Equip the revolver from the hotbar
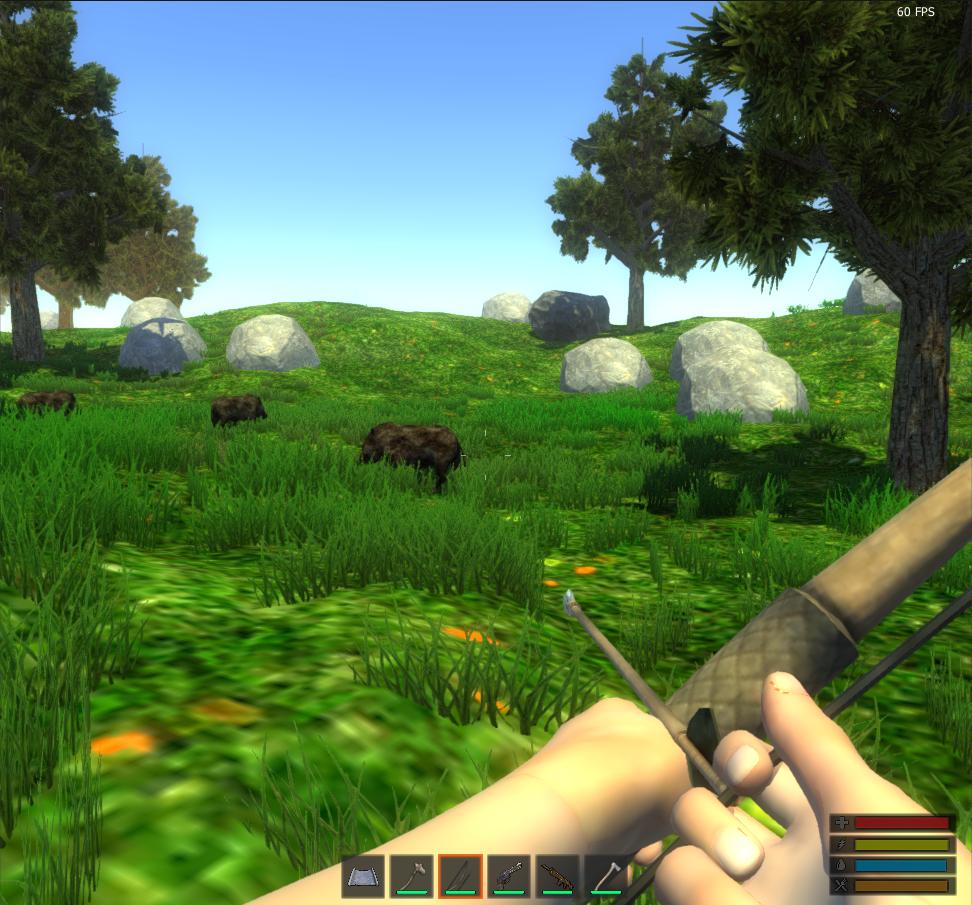Viewport: 972px width, 905px height. pos(509,876)
